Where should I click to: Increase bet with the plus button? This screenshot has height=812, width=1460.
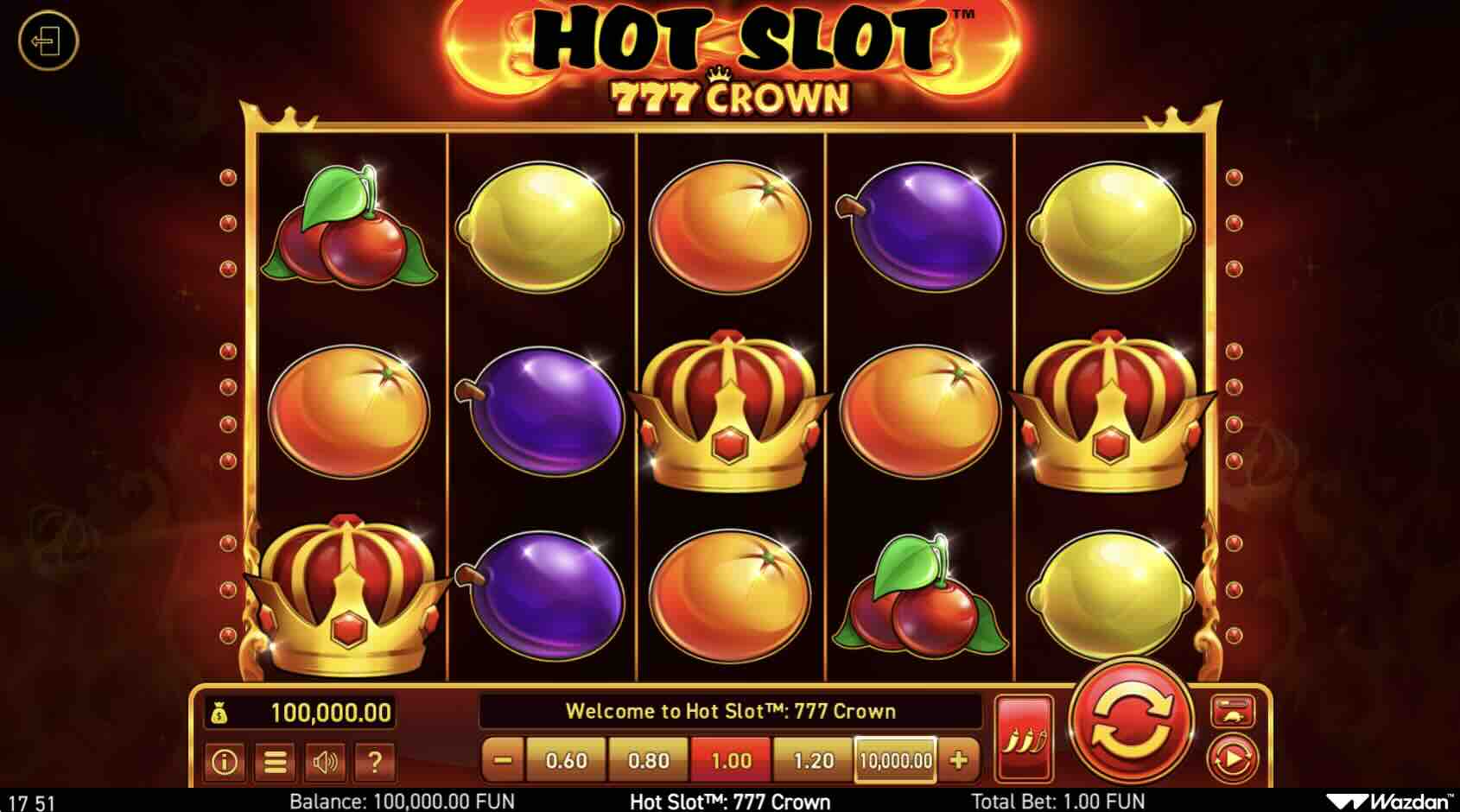point(957,761)
